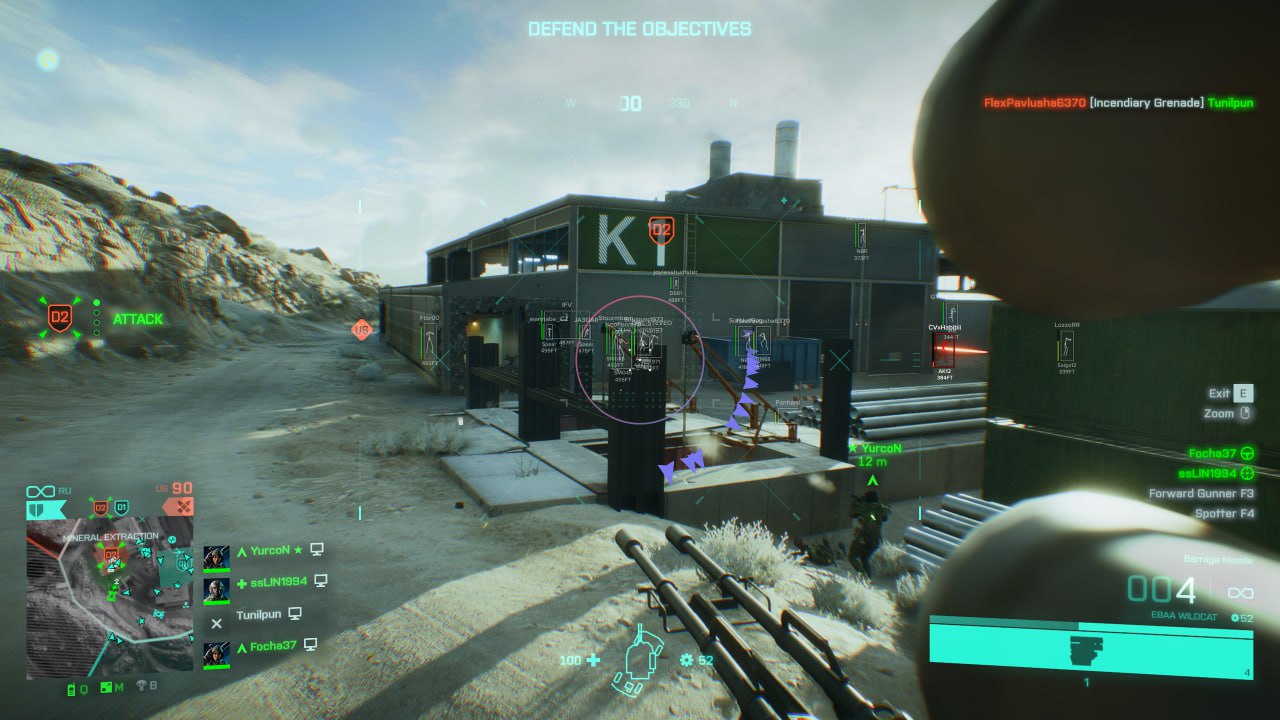
Task: Click the D2 objective icon above the minimap
Action: pos(100,508)
